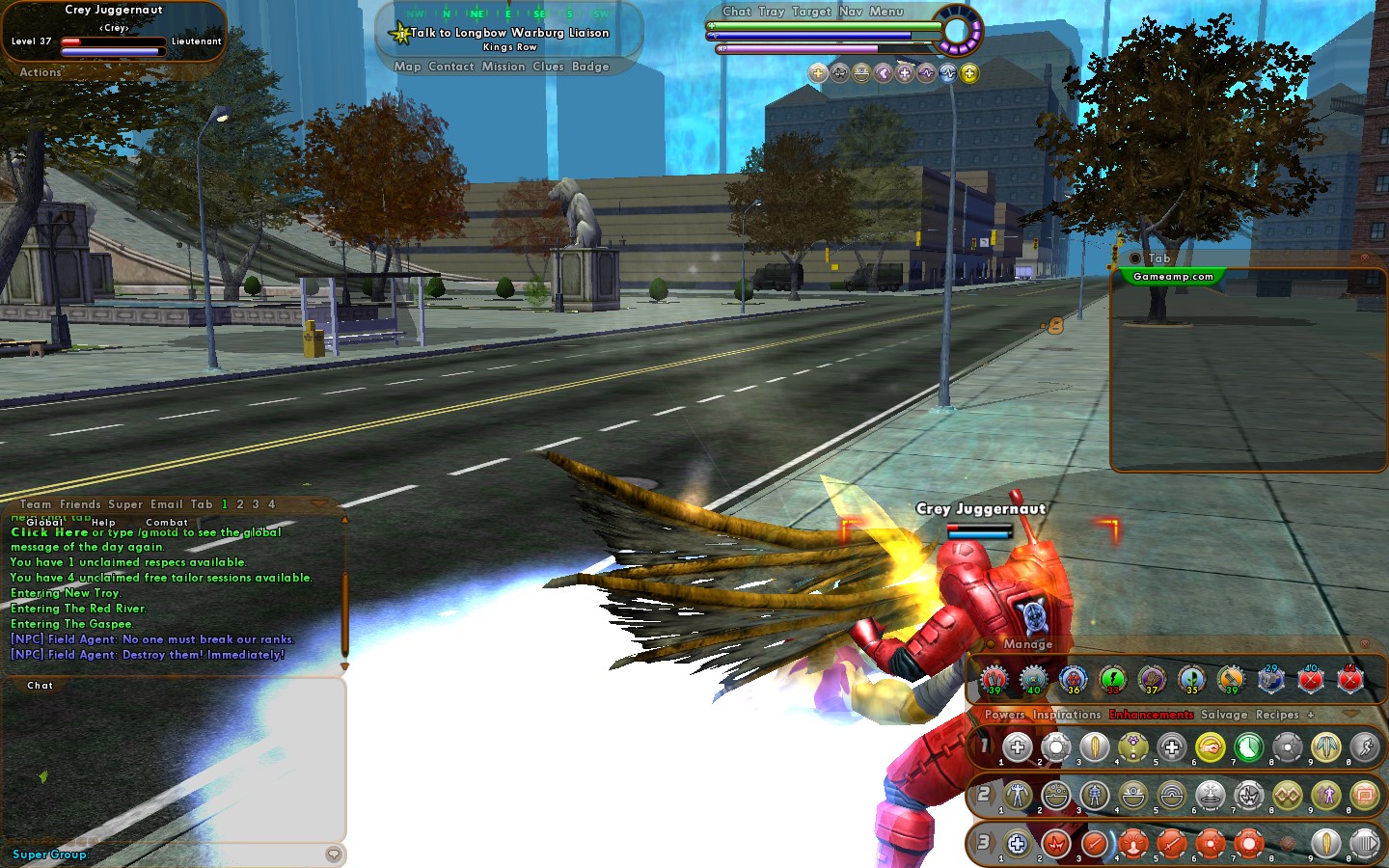Open the Menu in the top bar

885,12
